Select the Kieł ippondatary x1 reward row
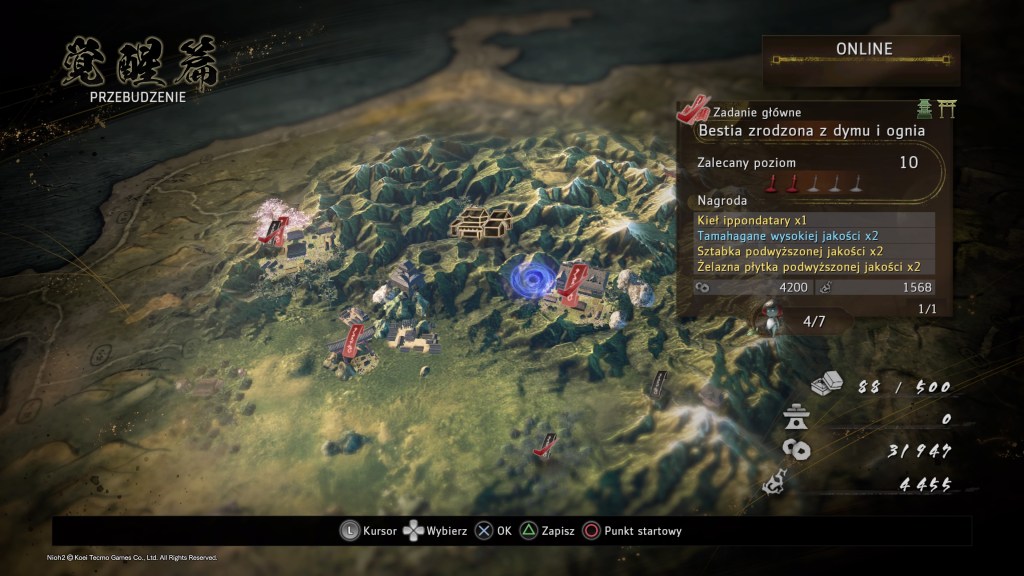The height and width of the screenshot is (576, 1024). tap(815, 220)
